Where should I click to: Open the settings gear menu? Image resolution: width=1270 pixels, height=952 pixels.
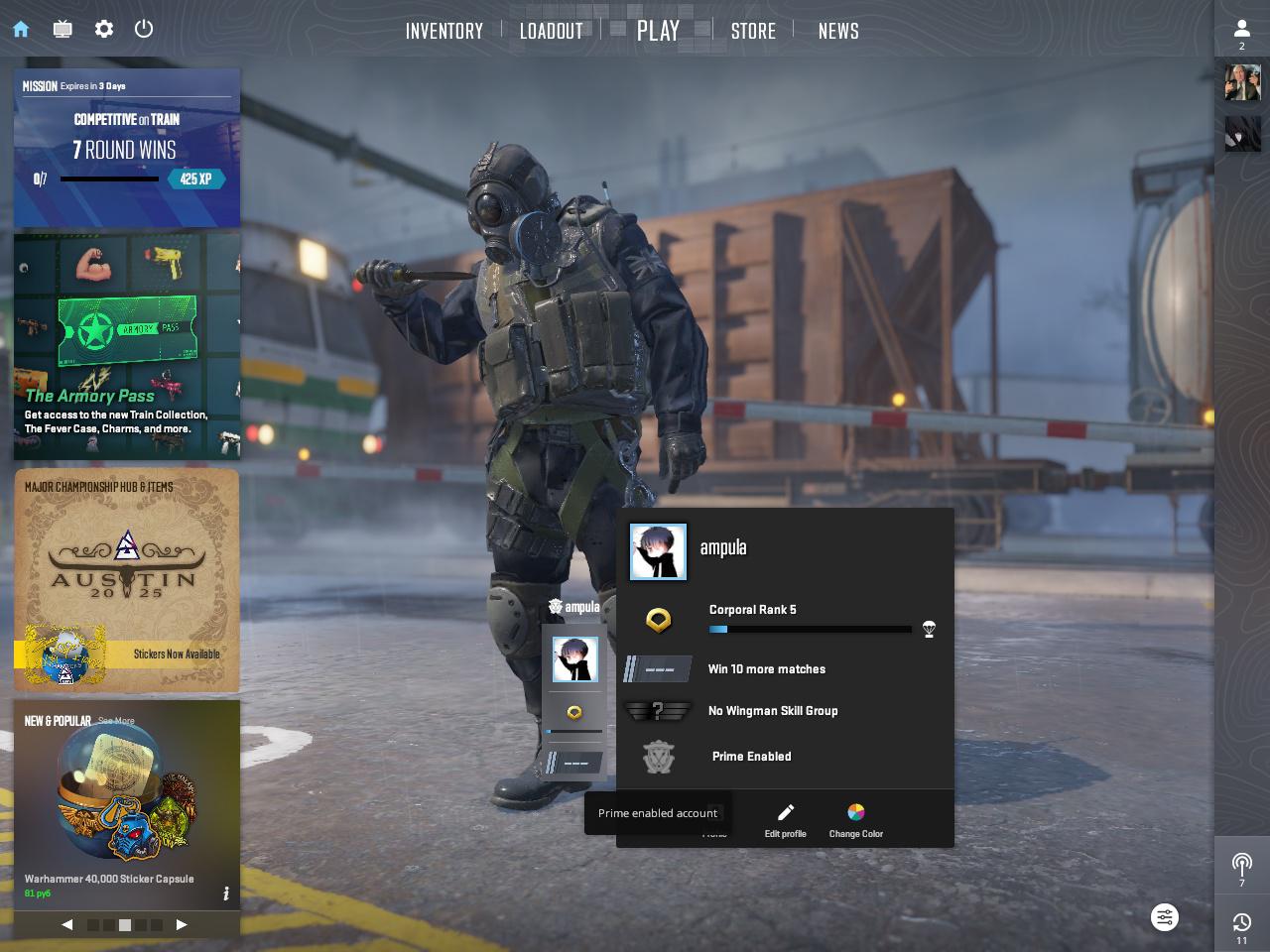point(104,29)
